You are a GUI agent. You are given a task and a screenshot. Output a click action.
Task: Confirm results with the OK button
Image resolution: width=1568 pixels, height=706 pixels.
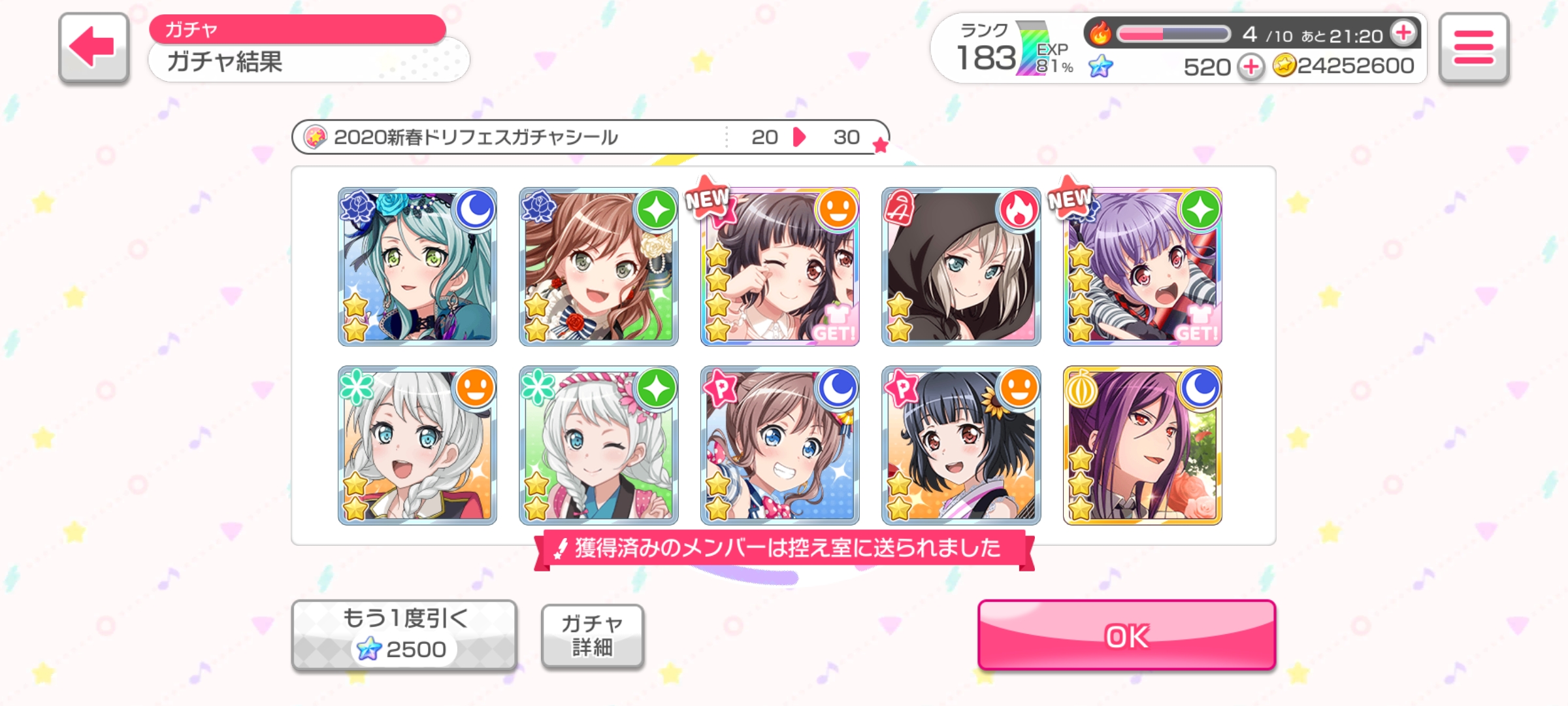coord(1126,635)
